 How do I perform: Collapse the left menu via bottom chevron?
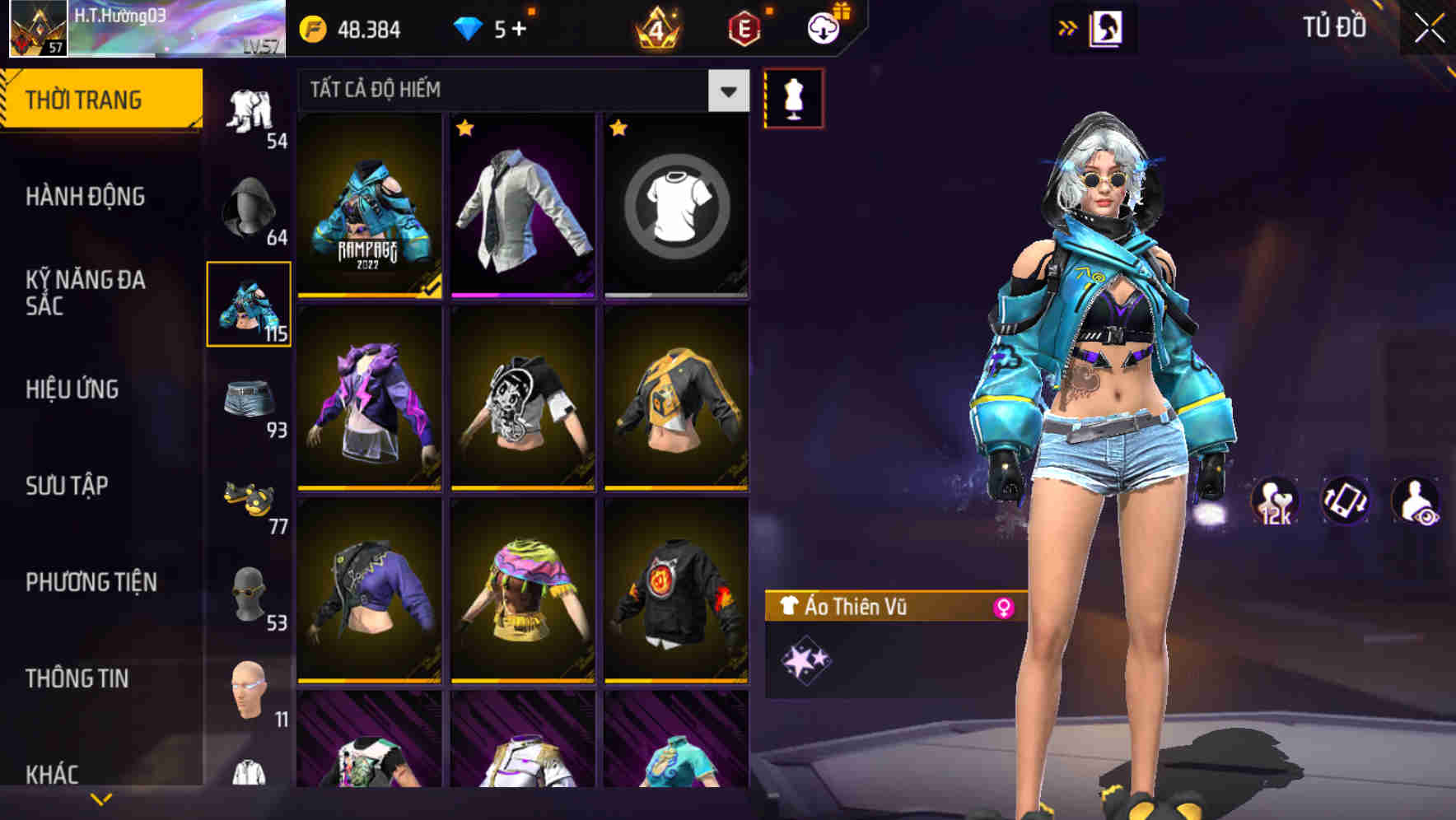click(99, 799)
